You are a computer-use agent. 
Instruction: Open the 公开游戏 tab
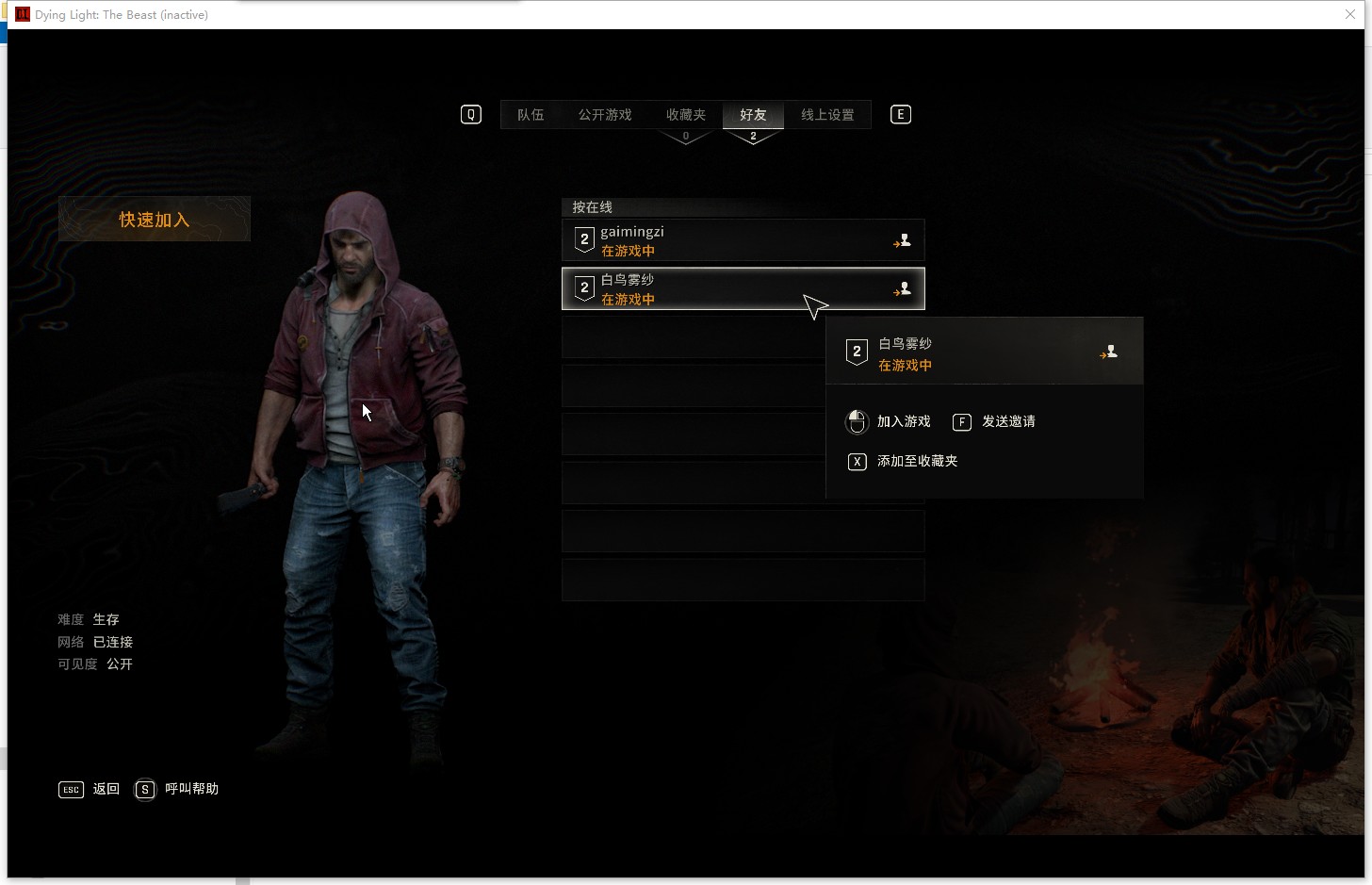605,115
